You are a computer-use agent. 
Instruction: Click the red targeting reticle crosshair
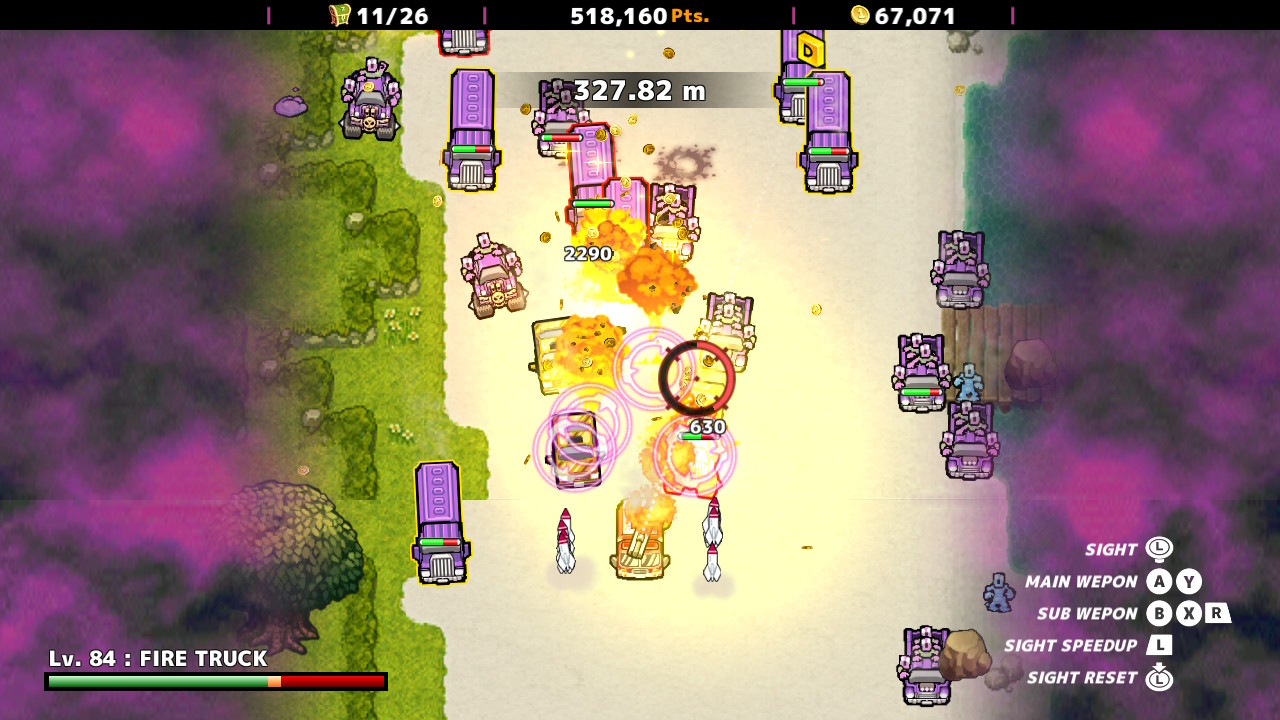click(x=697, y=376)
